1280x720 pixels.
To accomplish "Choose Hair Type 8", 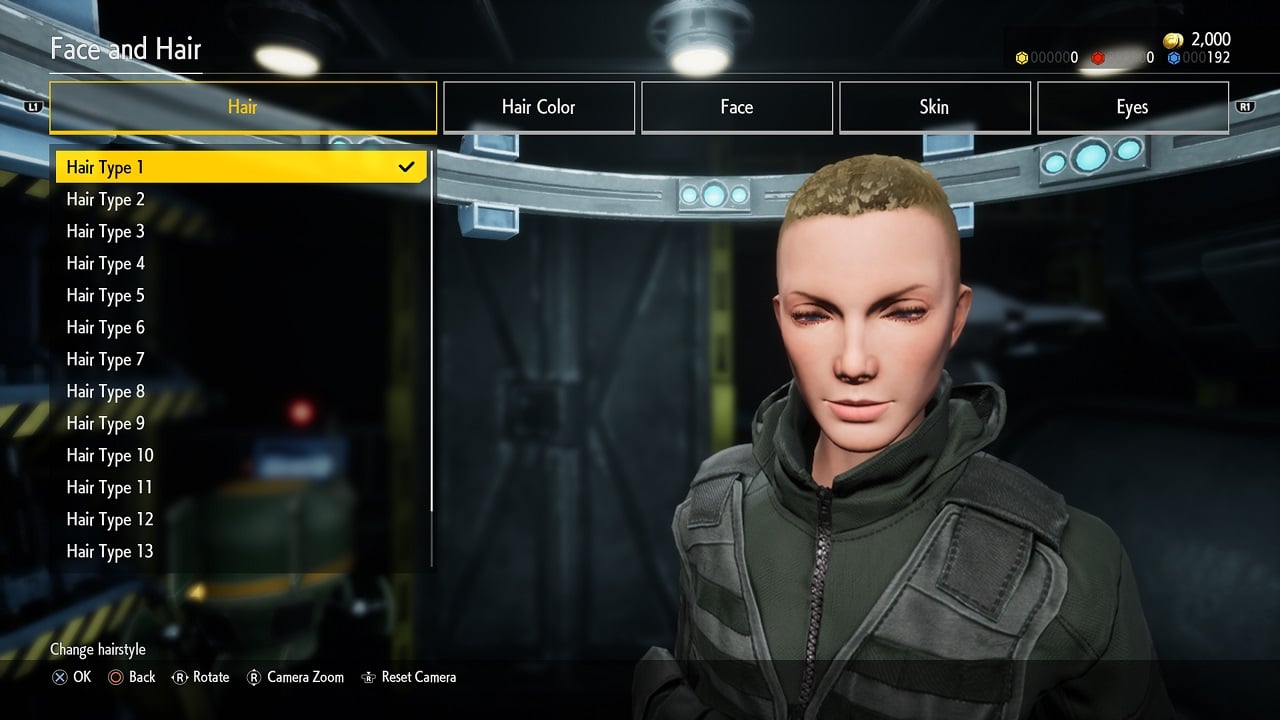I will (240, 391).
